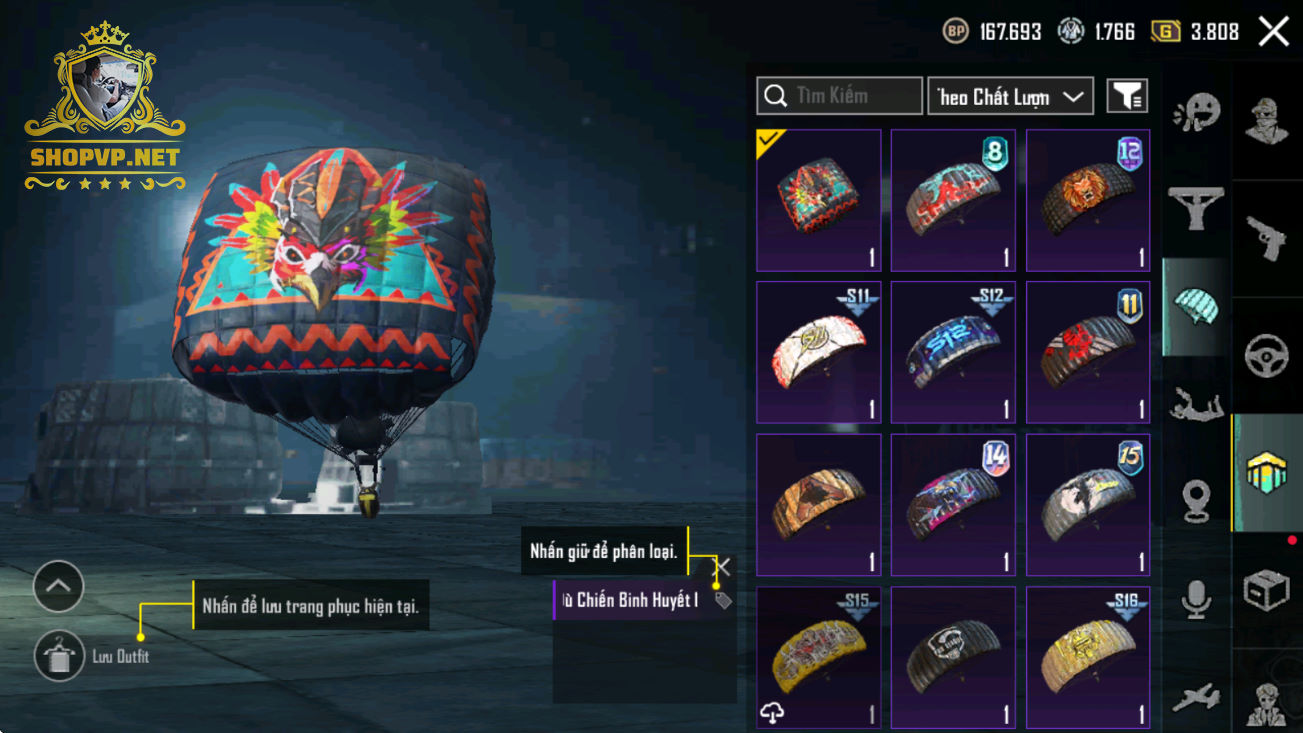The width and height of the screenshot is (1303, 733).
Task: Select the golden S16 parachute skin
Action: click(1088, 657)
